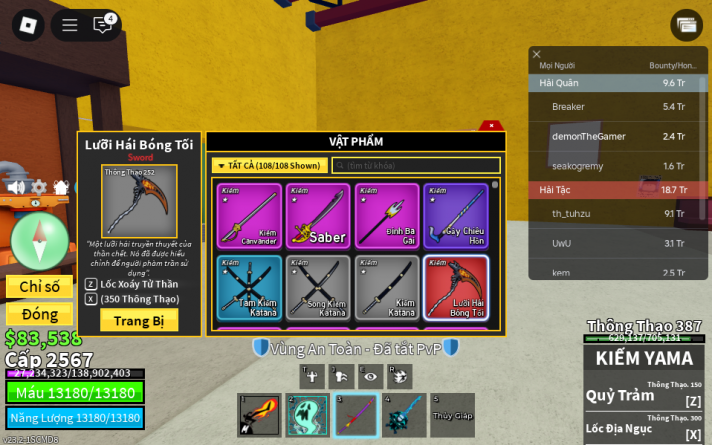This screenshot has width=712, height=445.
Task: Open the Roblox main menu logo
Action: [29, 25]
